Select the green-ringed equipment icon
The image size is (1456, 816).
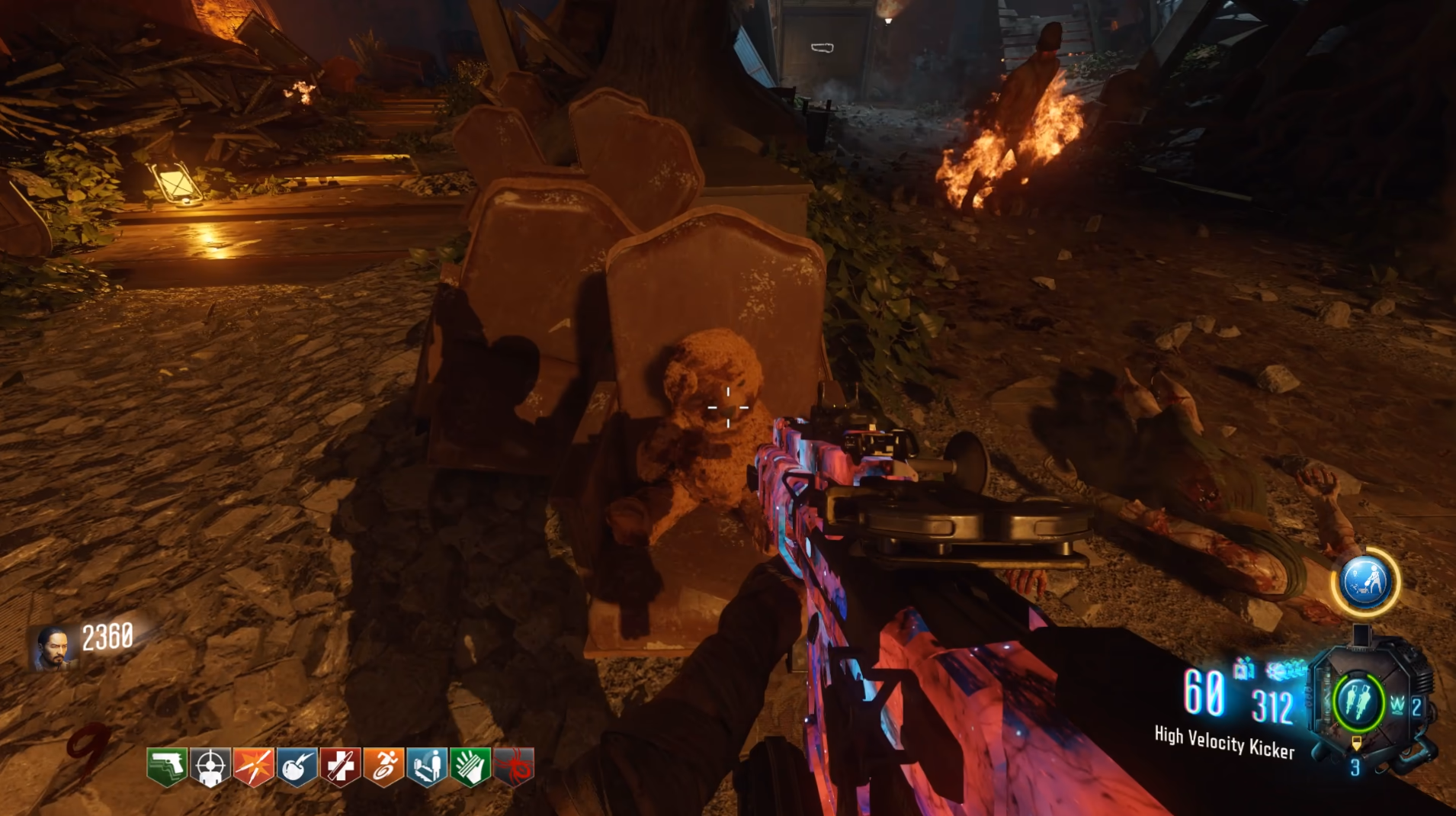(x=1358, y=700)
